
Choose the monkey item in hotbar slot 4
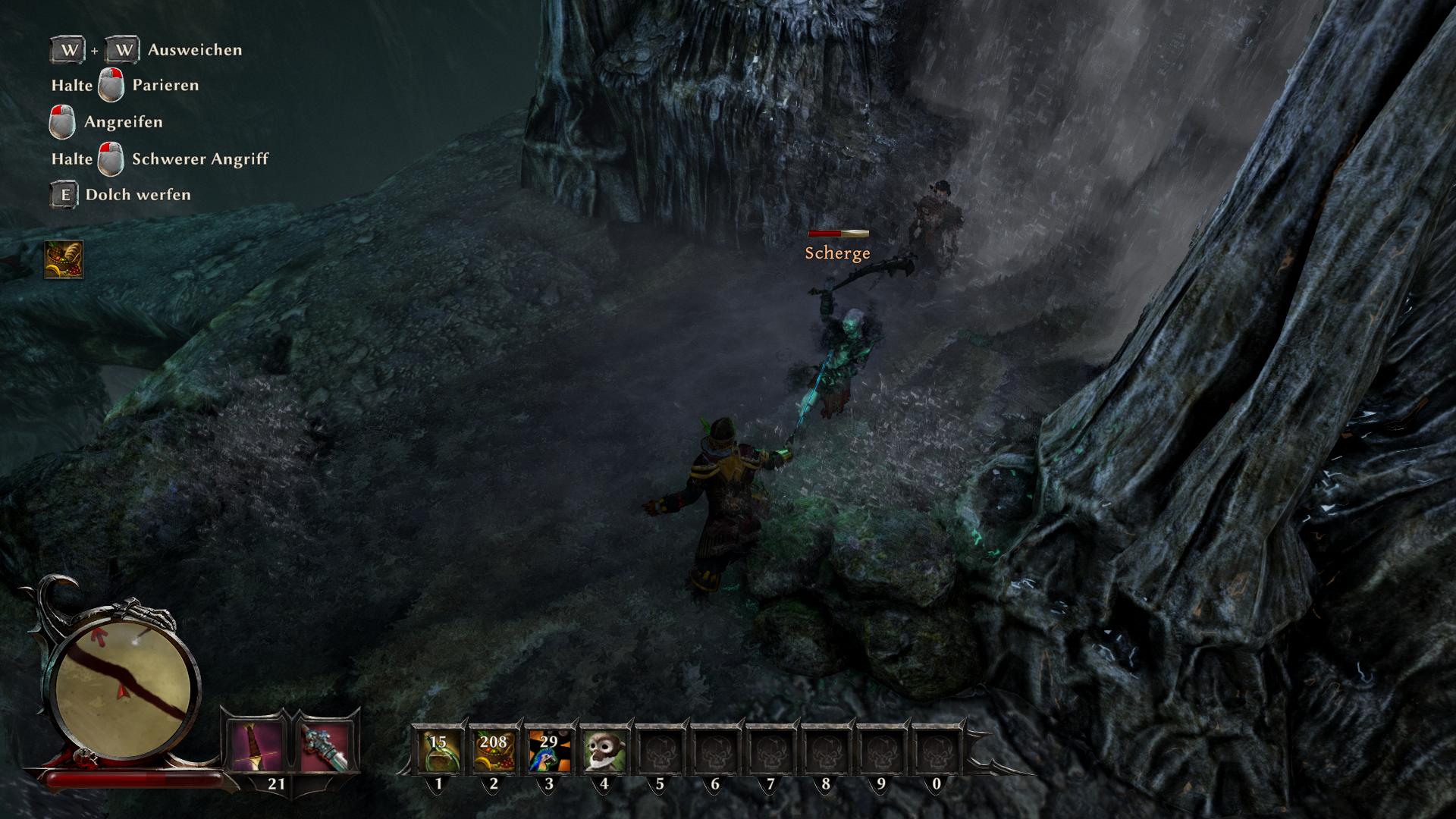(x=604, y=751)
